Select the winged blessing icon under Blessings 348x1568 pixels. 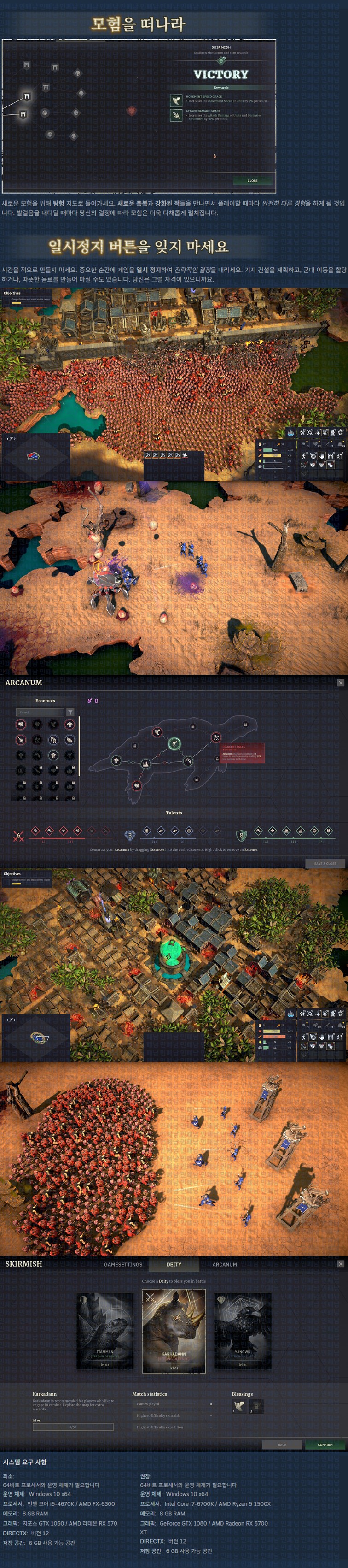239,1406
